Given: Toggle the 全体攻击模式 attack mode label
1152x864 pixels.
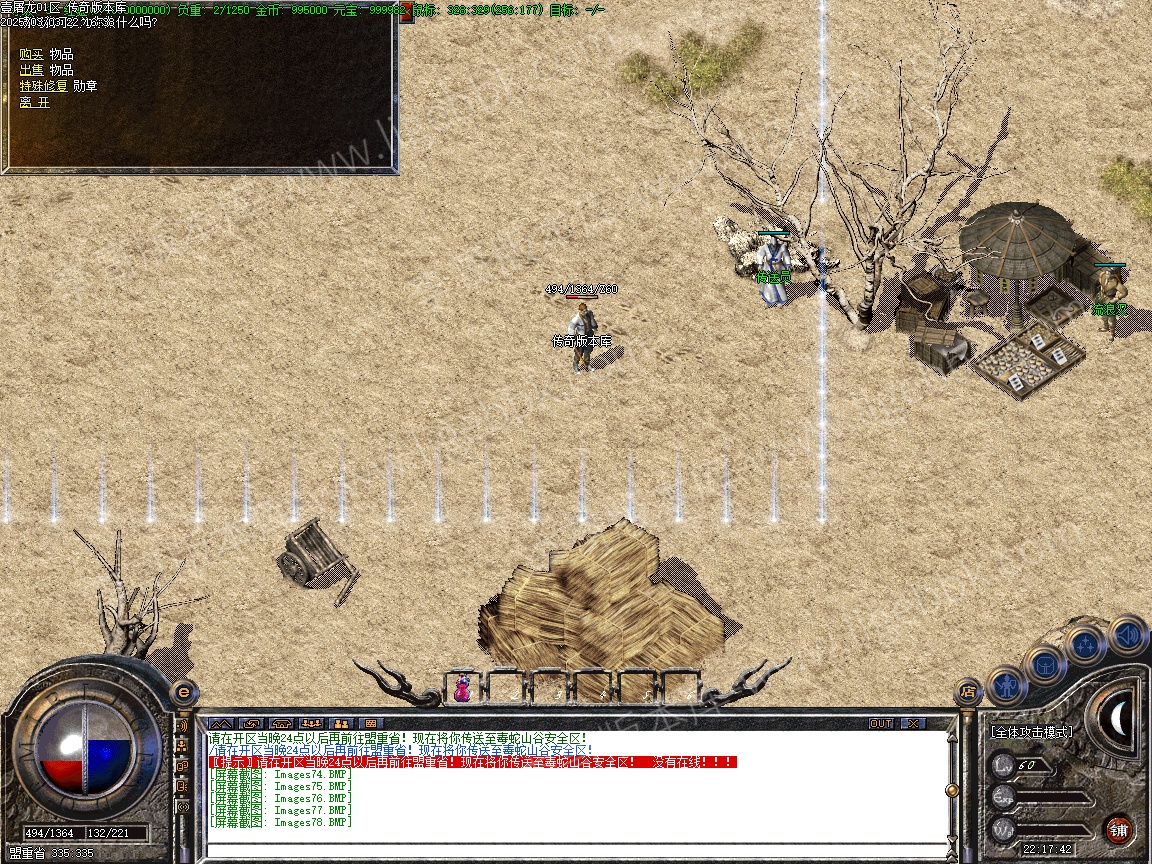Looking at the screenshot, I should pos(1032,732).
